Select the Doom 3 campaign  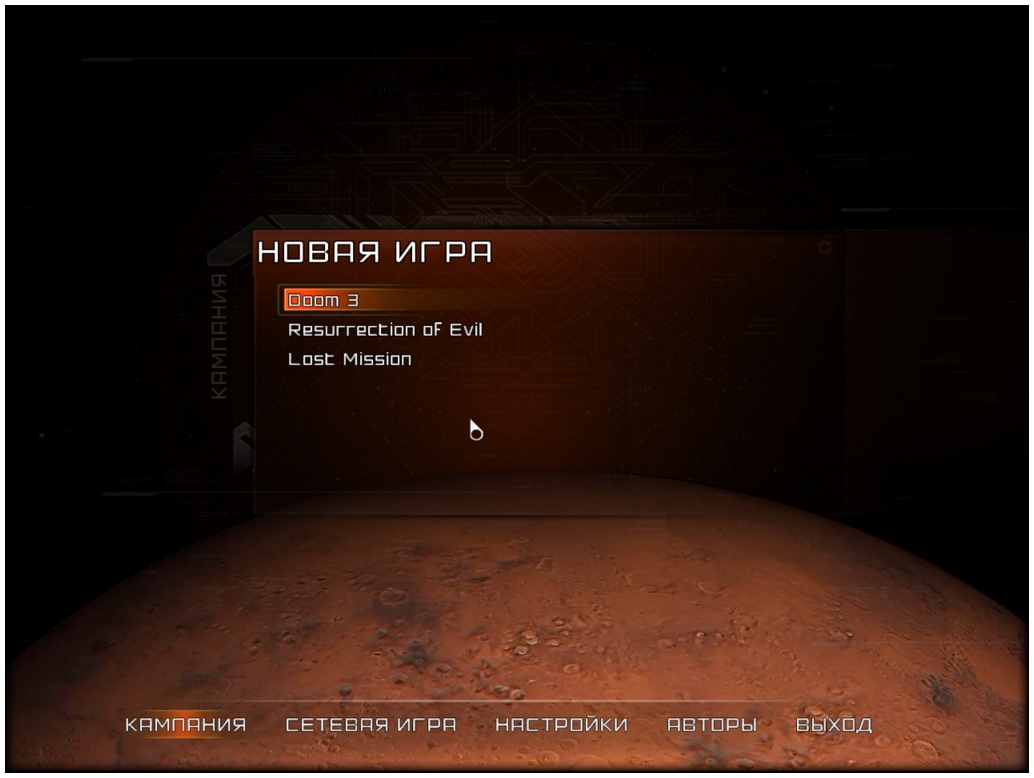(316, 300)
